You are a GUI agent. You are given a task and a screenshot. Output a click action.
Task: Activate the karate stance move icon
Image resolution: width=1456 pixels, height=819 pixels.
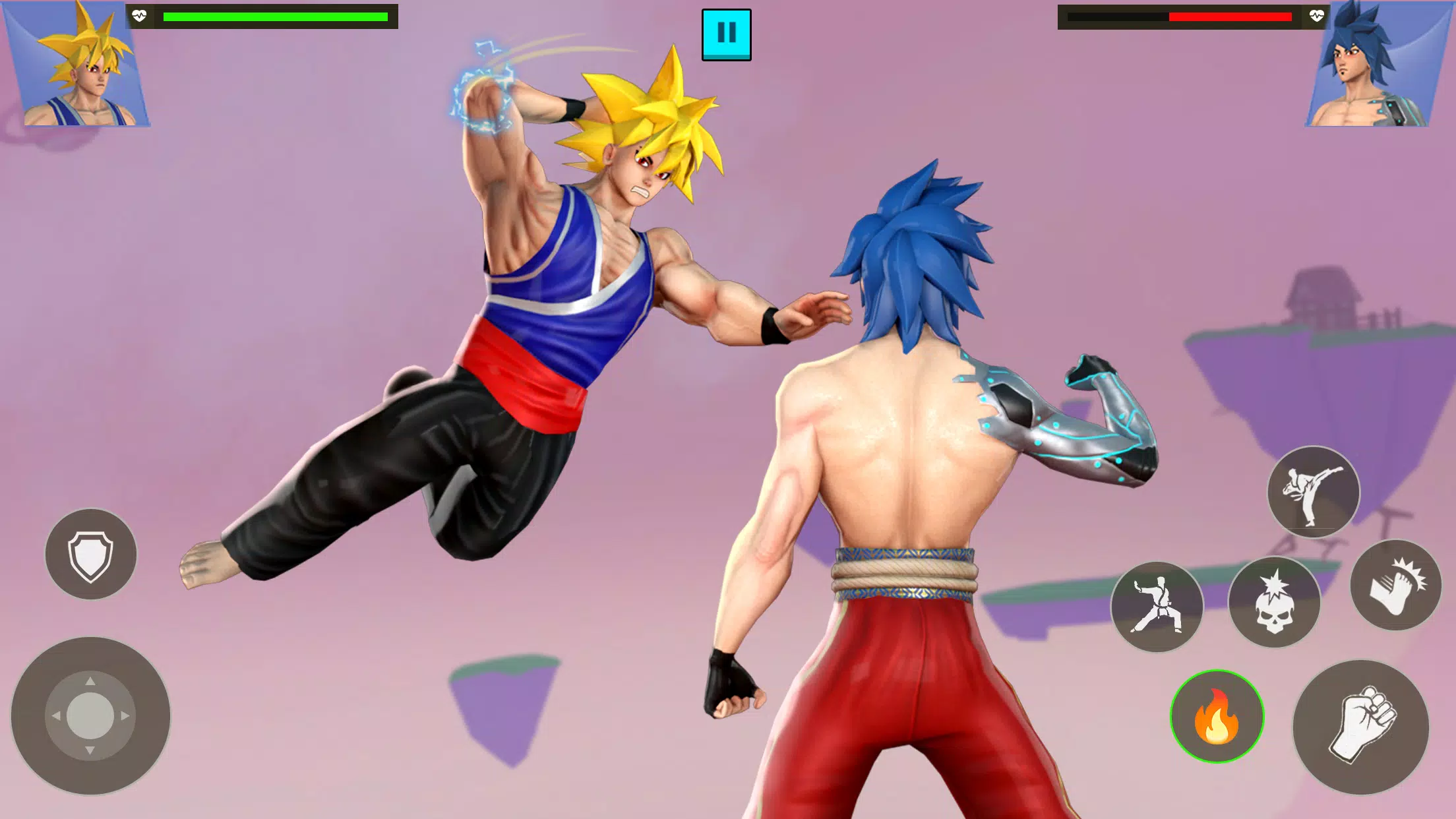(x=1157, y=607)
